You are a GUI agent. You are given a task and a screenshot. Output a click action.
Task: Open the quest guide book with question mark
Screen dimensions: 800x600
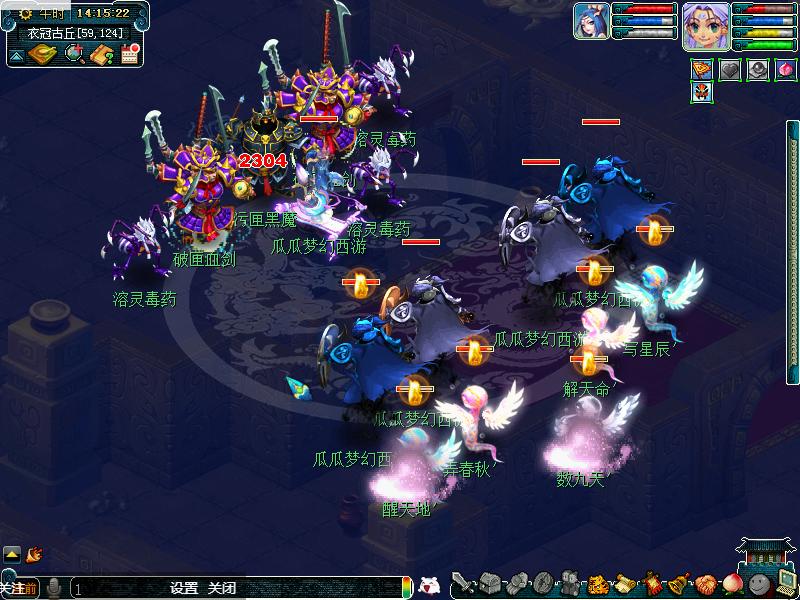point(101,54)
